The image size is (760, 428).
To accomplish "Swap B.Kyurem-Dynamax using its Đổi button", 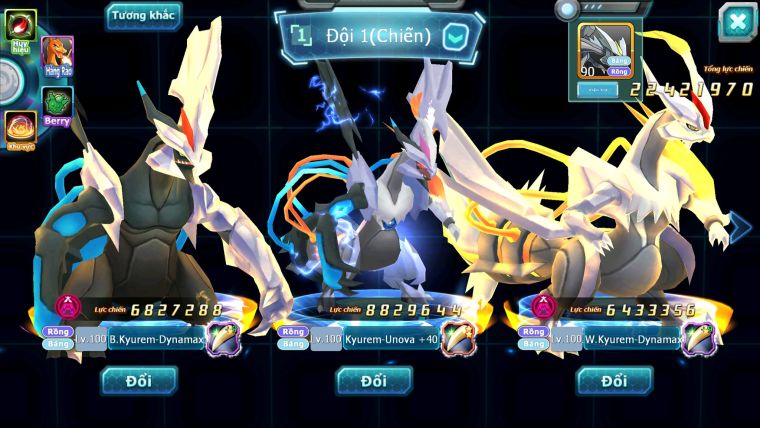I will pyautogui.click(x=138, y=381).
